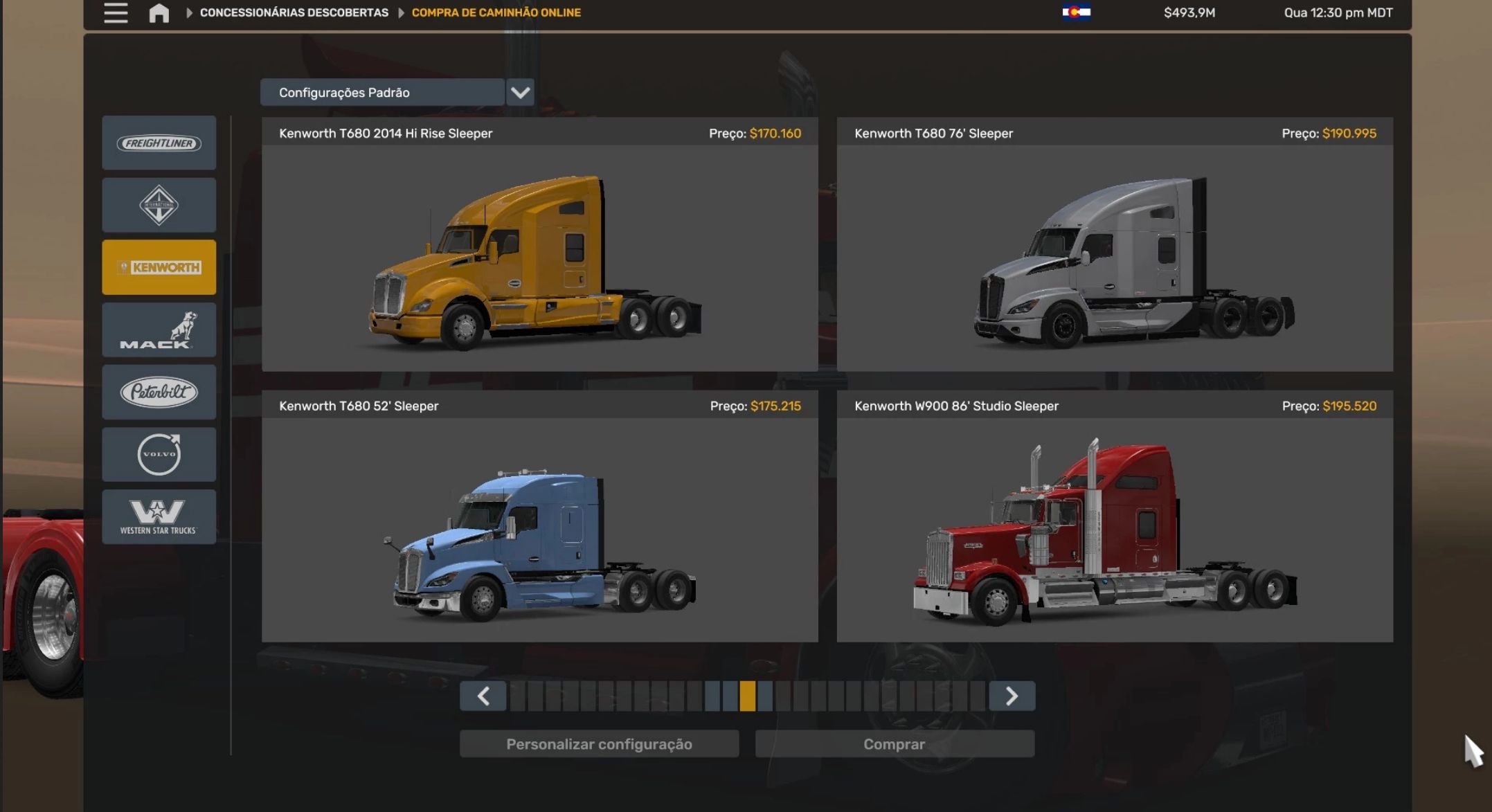This screenshot has height=812, width=1492.
Task: Go to the previous truck page
Action: (483, 696)
